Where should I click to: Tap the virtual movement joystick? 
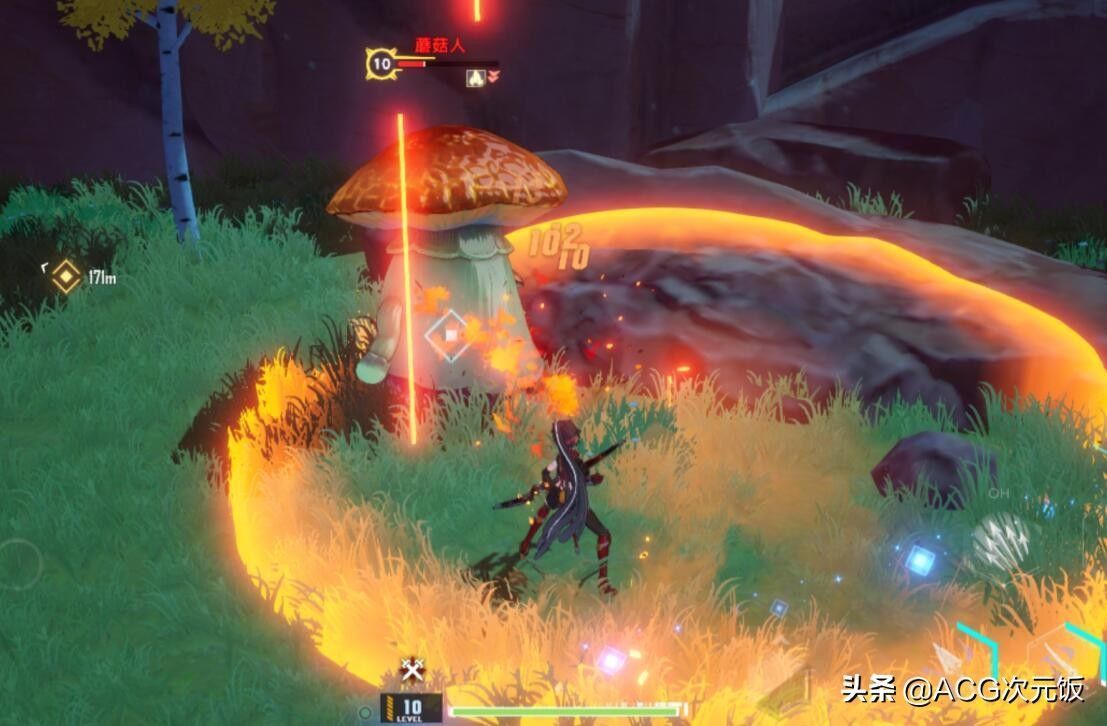[x=18, y=564]
